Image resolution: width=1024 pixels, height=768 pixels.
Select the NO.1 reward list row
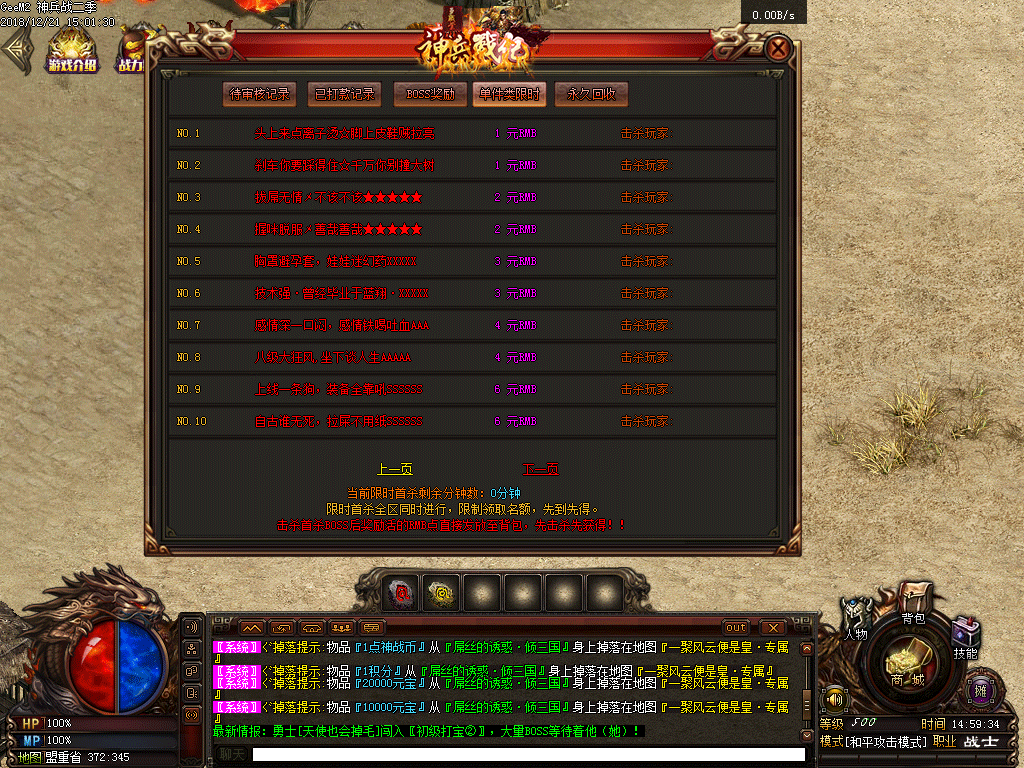click(x=472, y=133)
